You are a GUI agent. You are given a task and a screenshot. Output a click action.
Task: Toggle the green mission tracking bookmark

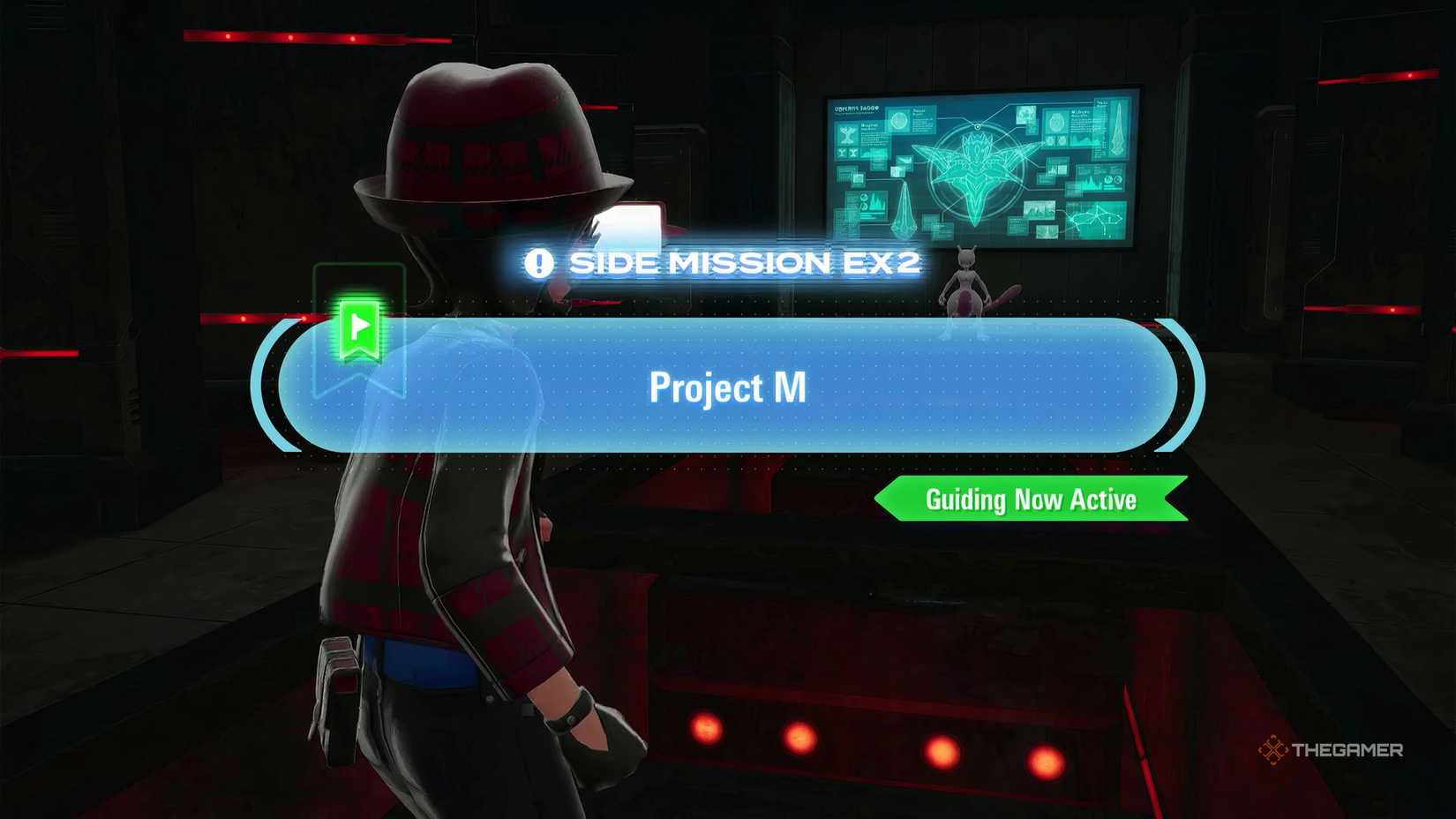click(x=362, y=328)
